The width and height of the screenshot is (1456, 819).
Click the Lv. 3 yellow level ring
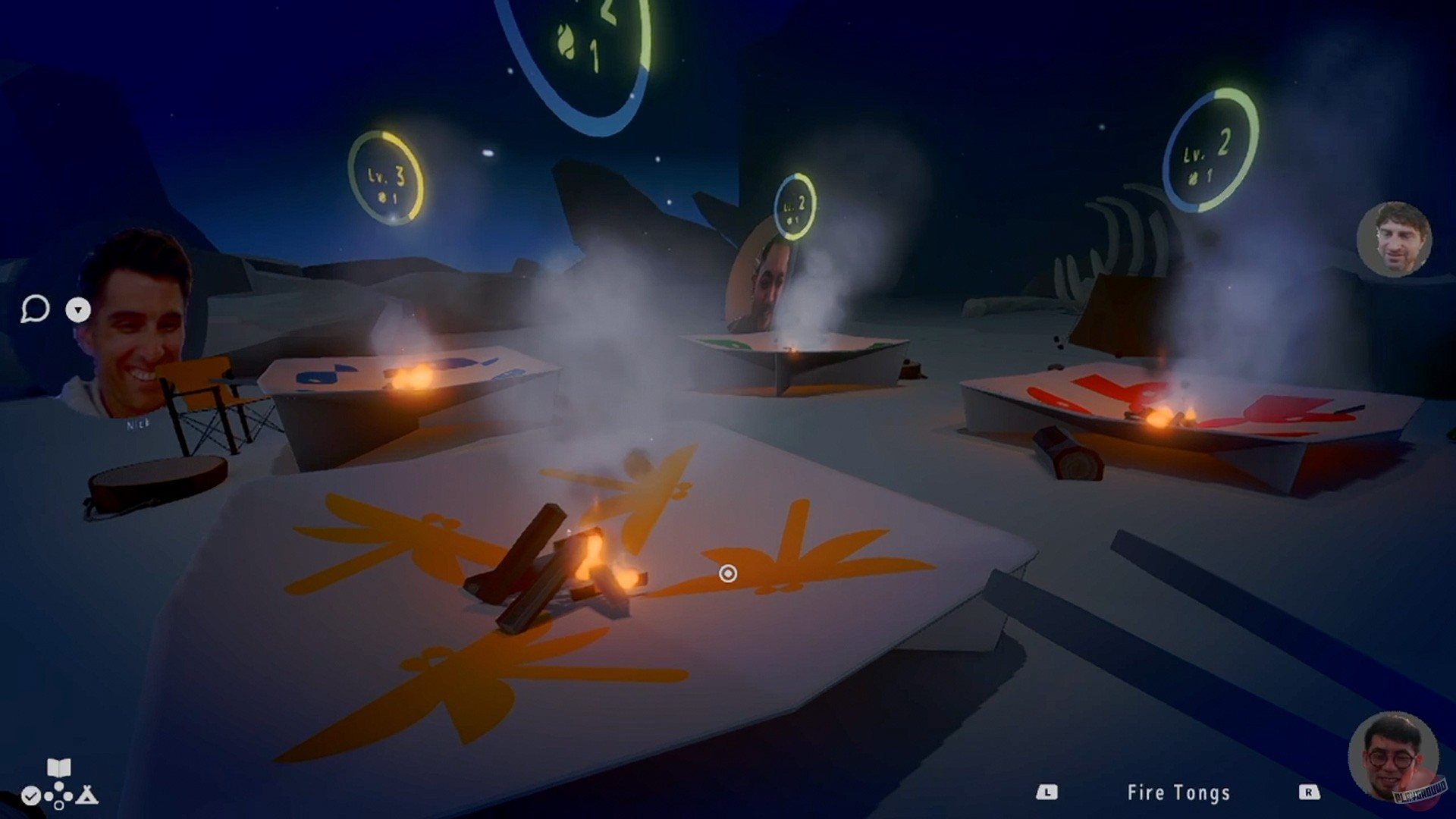click(385, 176)
